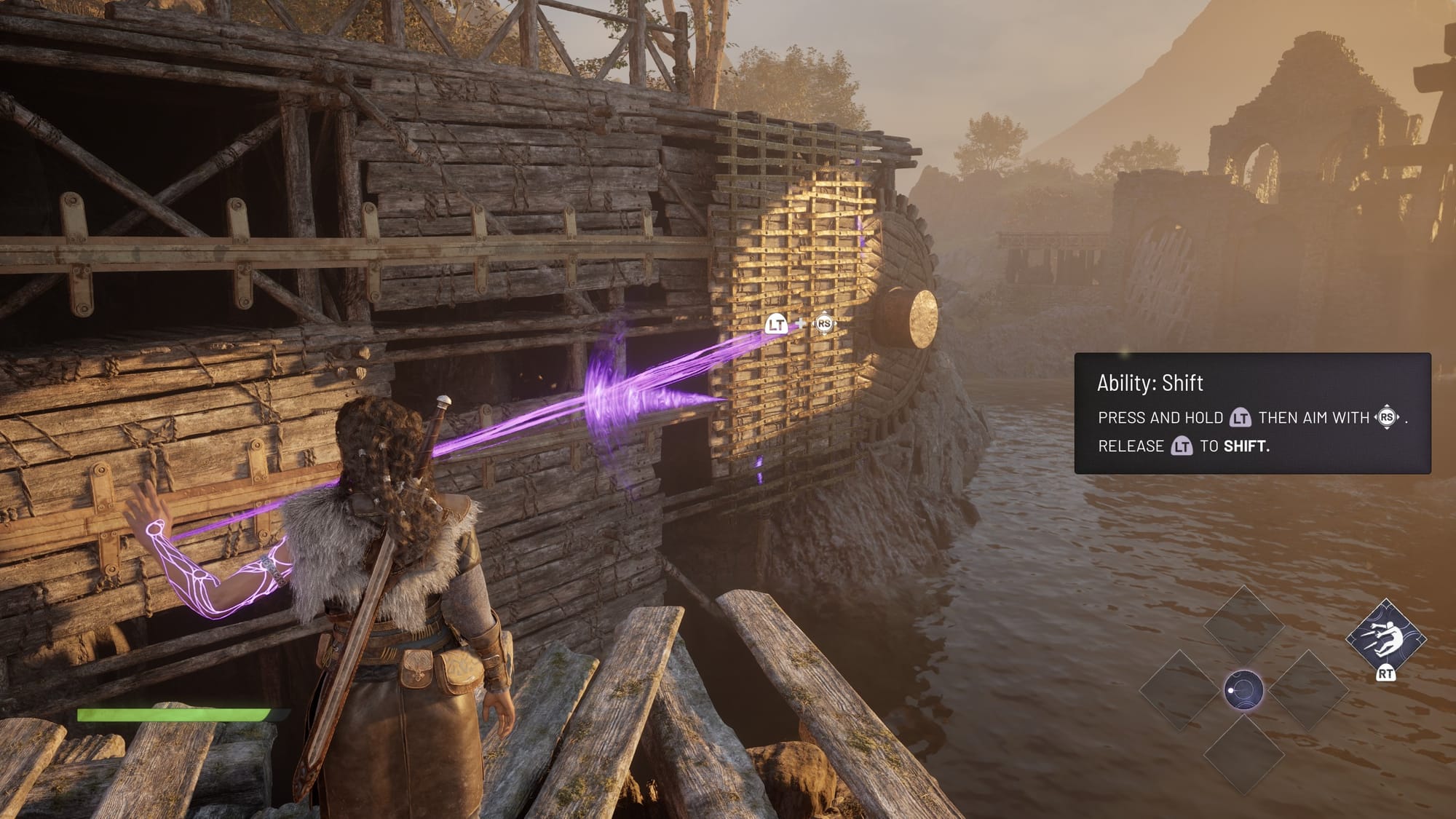The image size is (1456, 819).
Task: Select the glowing orb Shift ability icon
Action: (x=1243, y=689)
